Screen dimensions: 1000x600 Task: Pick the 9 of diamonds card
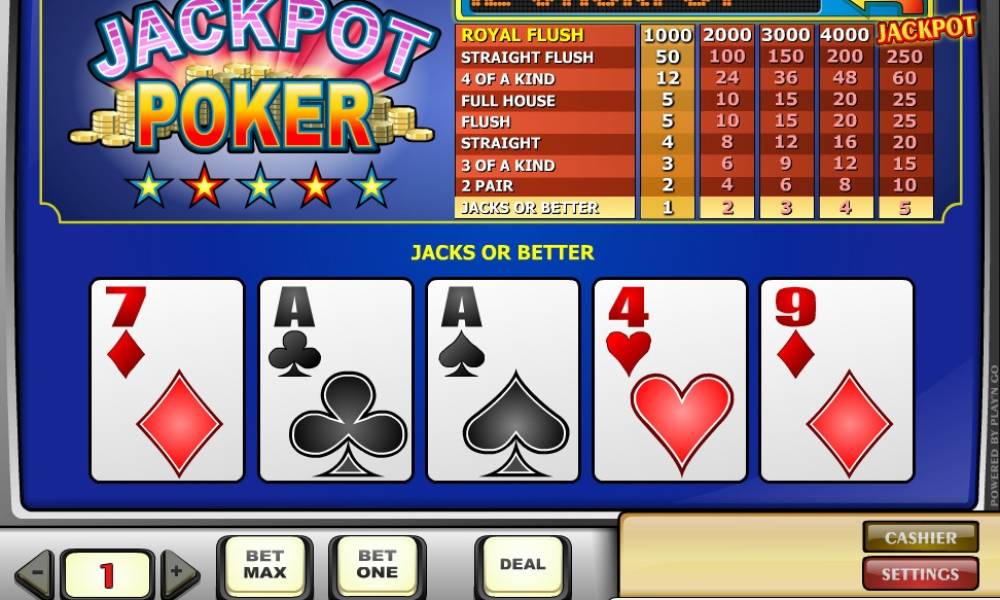pyautogui.click(x=837, y=380)
